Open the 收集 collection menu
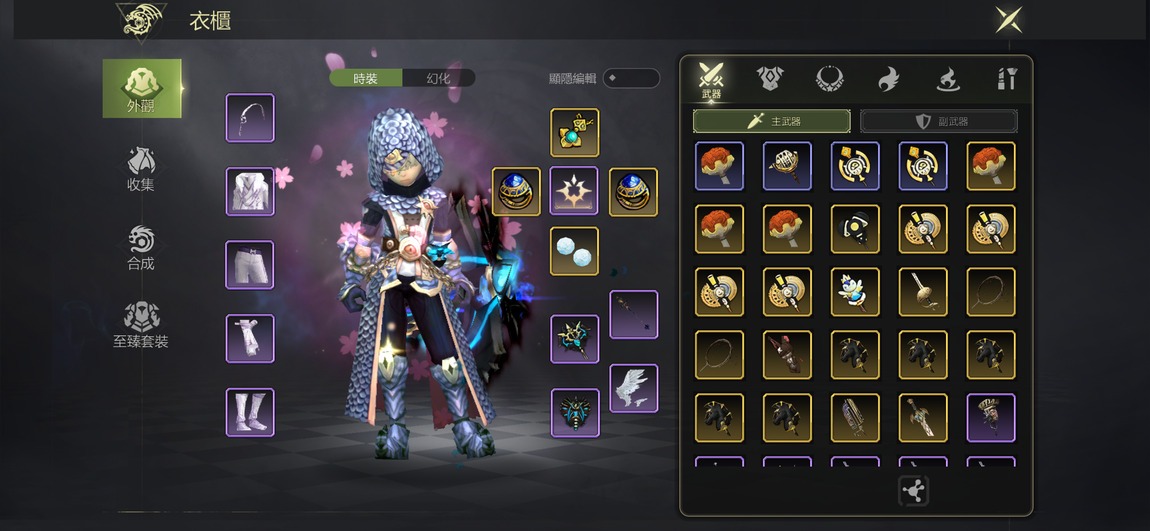Screen dimensions: 1150x531 [141, 168]
